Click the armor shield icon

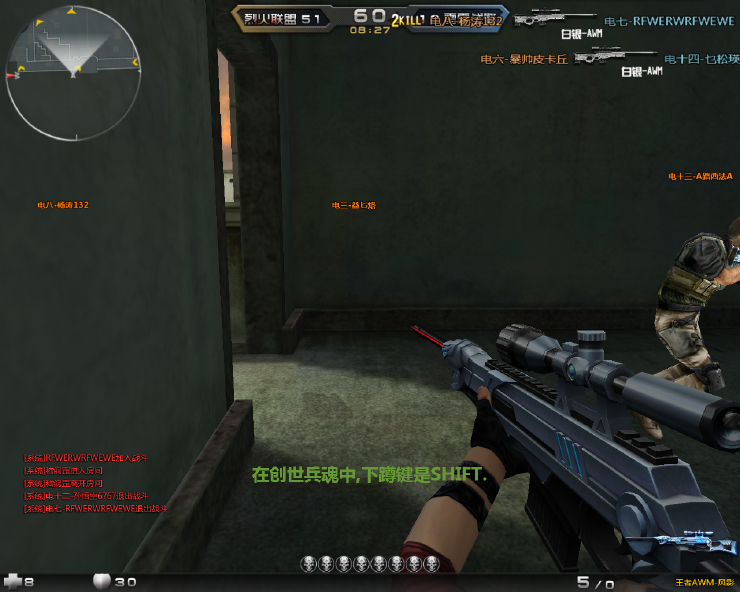[x=101, y=580]
